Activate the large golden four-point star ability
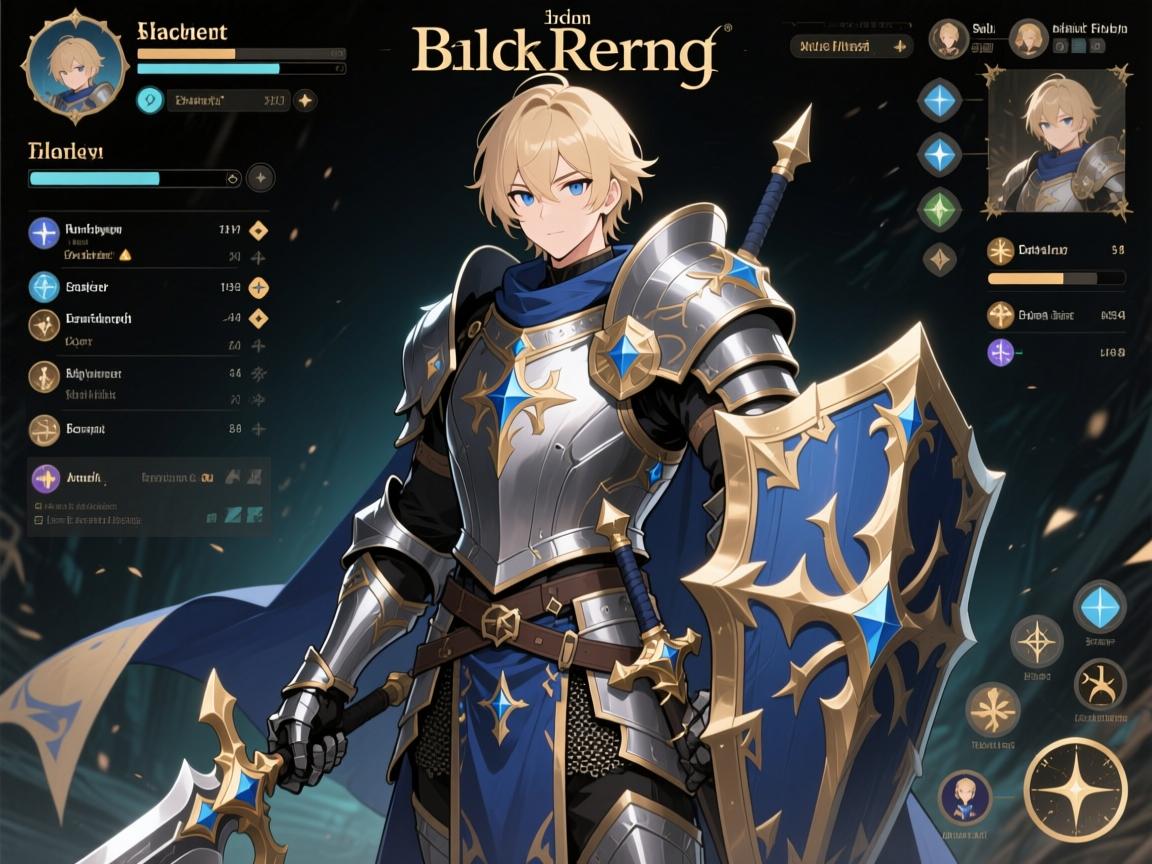The height and width of the screenshot is (864, 1152). 1075,788
